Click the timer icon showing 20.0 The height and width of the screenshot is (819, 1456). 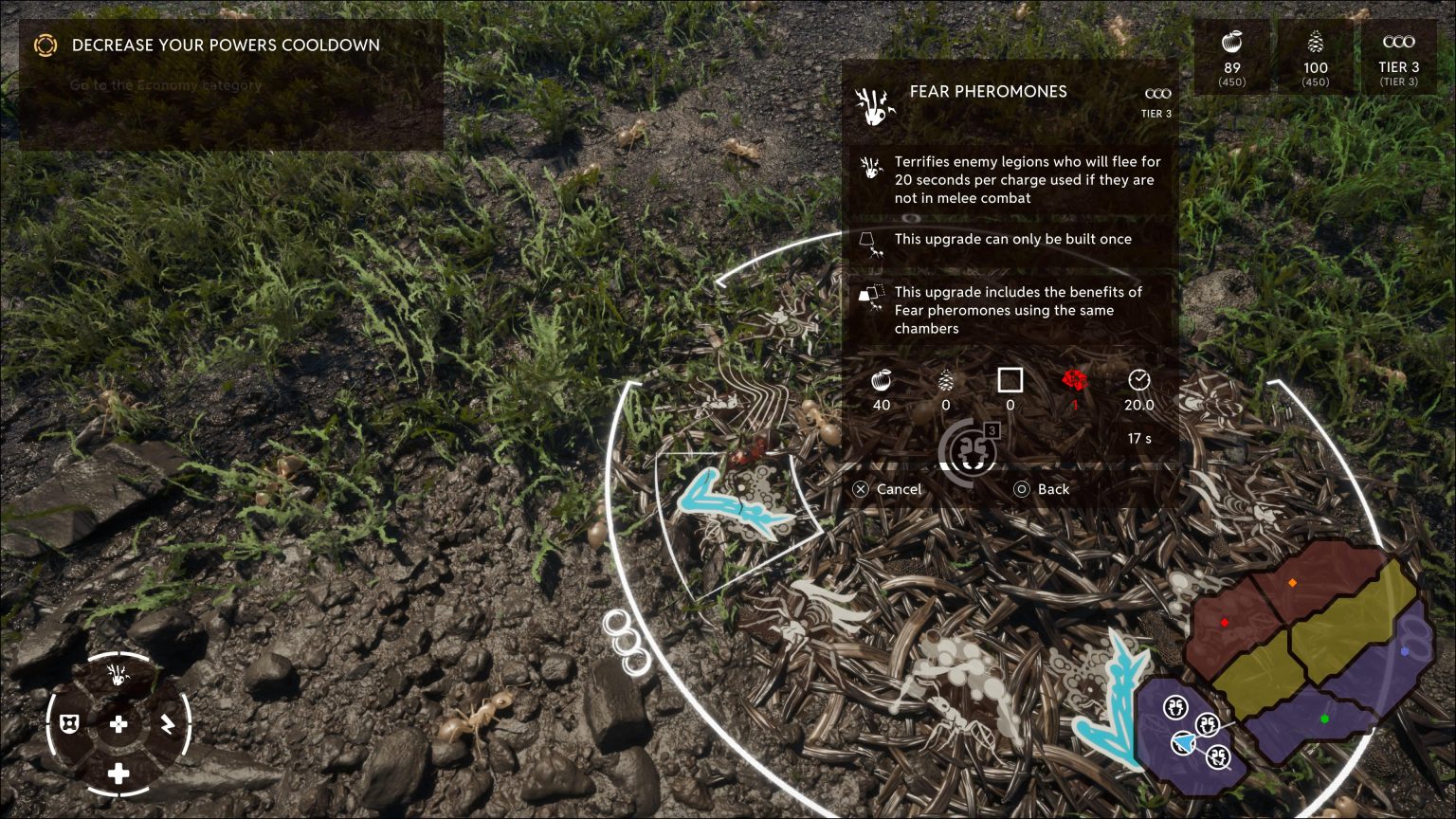(x=1138, y=381)
